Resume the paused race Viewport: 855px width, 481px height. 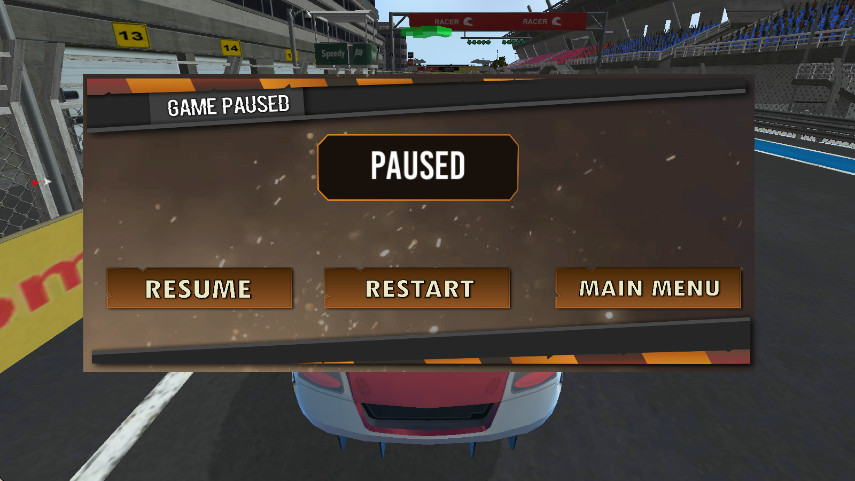coord(199,289)
